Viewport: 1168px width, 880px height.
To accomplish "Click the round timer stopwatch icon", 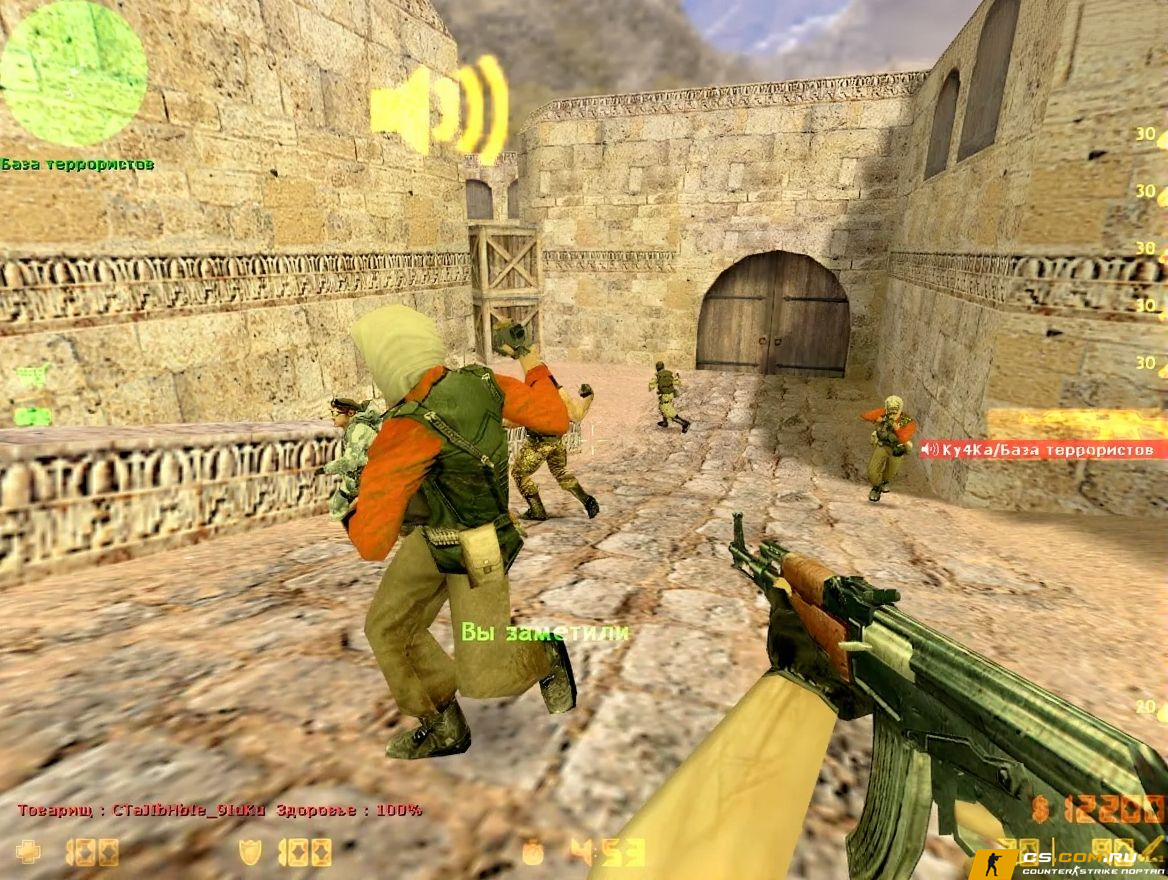I will pos(533,852).
